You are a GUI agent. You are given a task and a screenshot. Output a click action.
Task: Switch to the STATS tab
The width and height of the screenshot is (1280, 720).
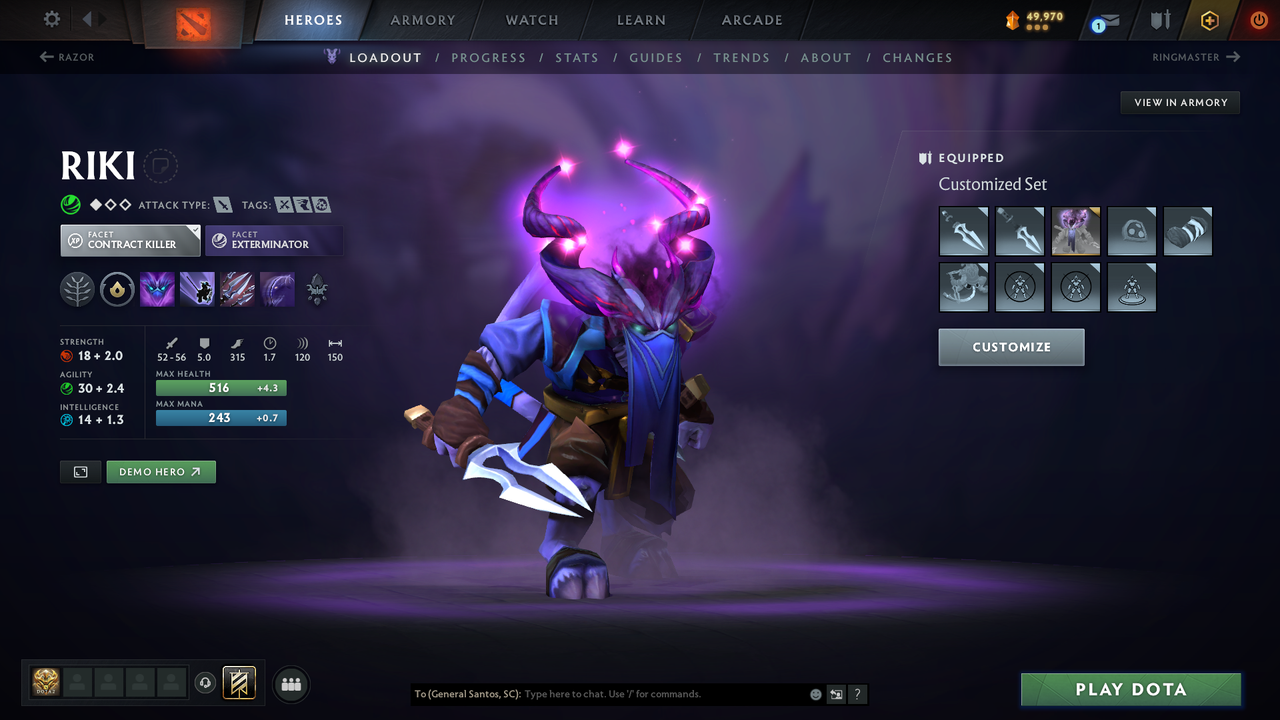[x=577, y=57]
